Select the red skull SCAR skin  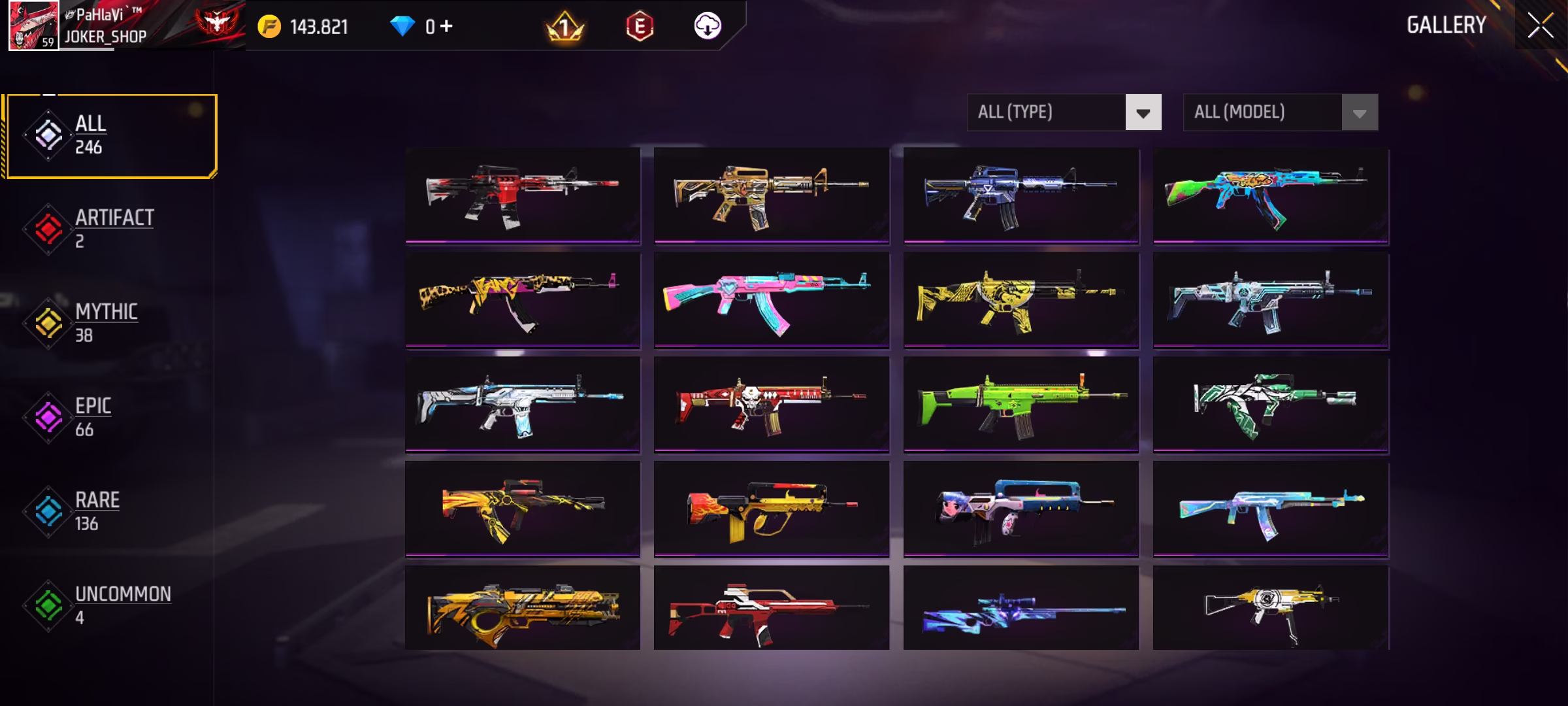pos(772,404)
